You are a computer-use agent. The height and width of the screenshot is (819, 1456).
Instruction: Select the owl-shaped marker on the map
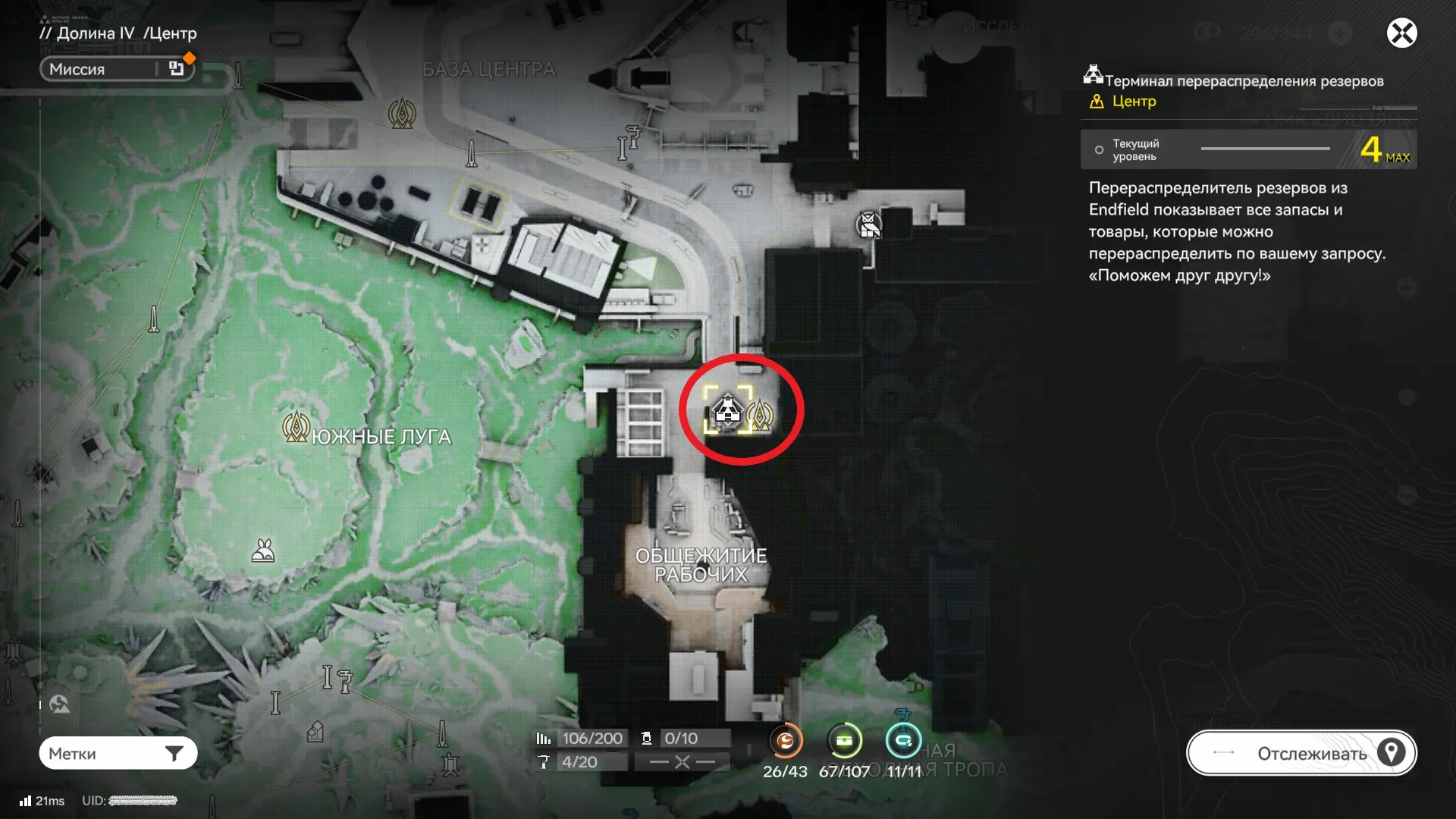click(868, 224)
